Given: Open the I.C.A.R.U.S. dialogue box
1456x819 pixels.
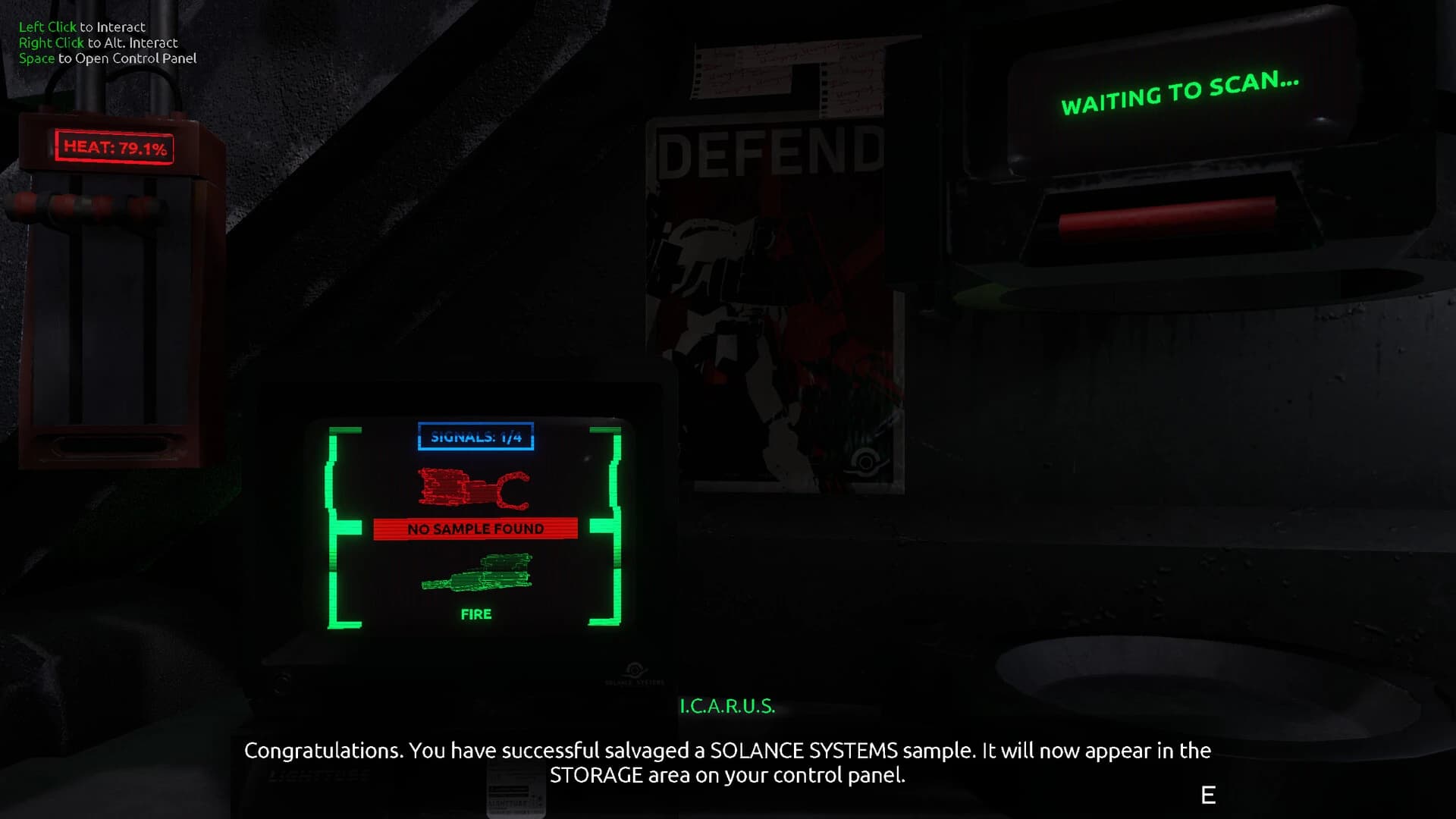Looking at the screenshot, I should pyautogui.click(x=727, y=706).
